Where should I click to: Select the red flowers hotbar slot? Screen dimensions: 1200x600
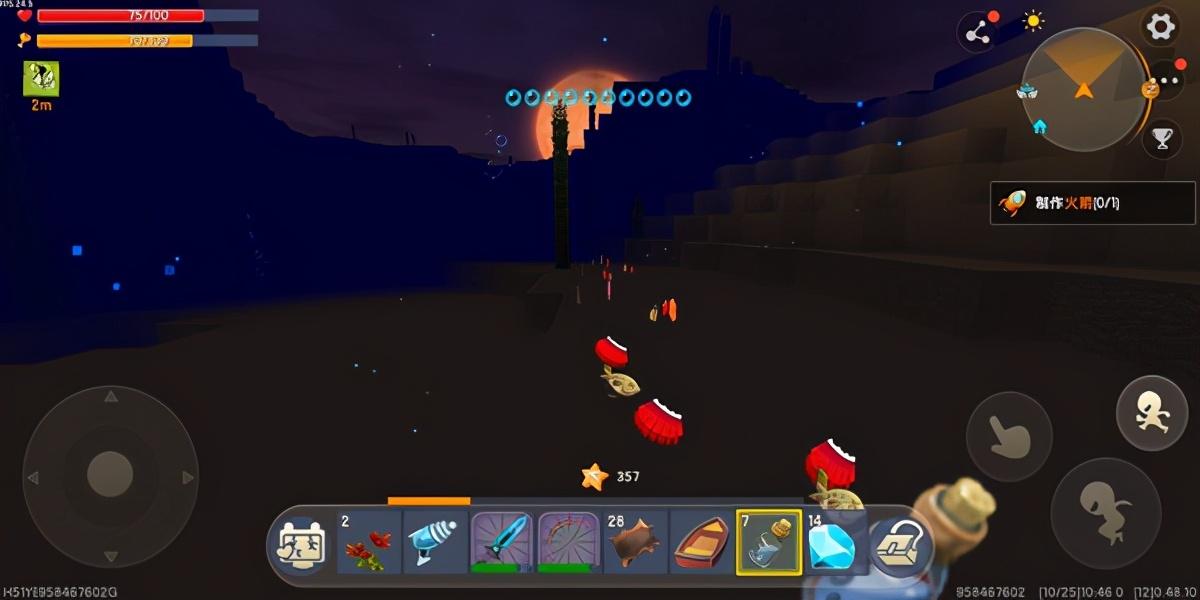(x=367, y=543)
